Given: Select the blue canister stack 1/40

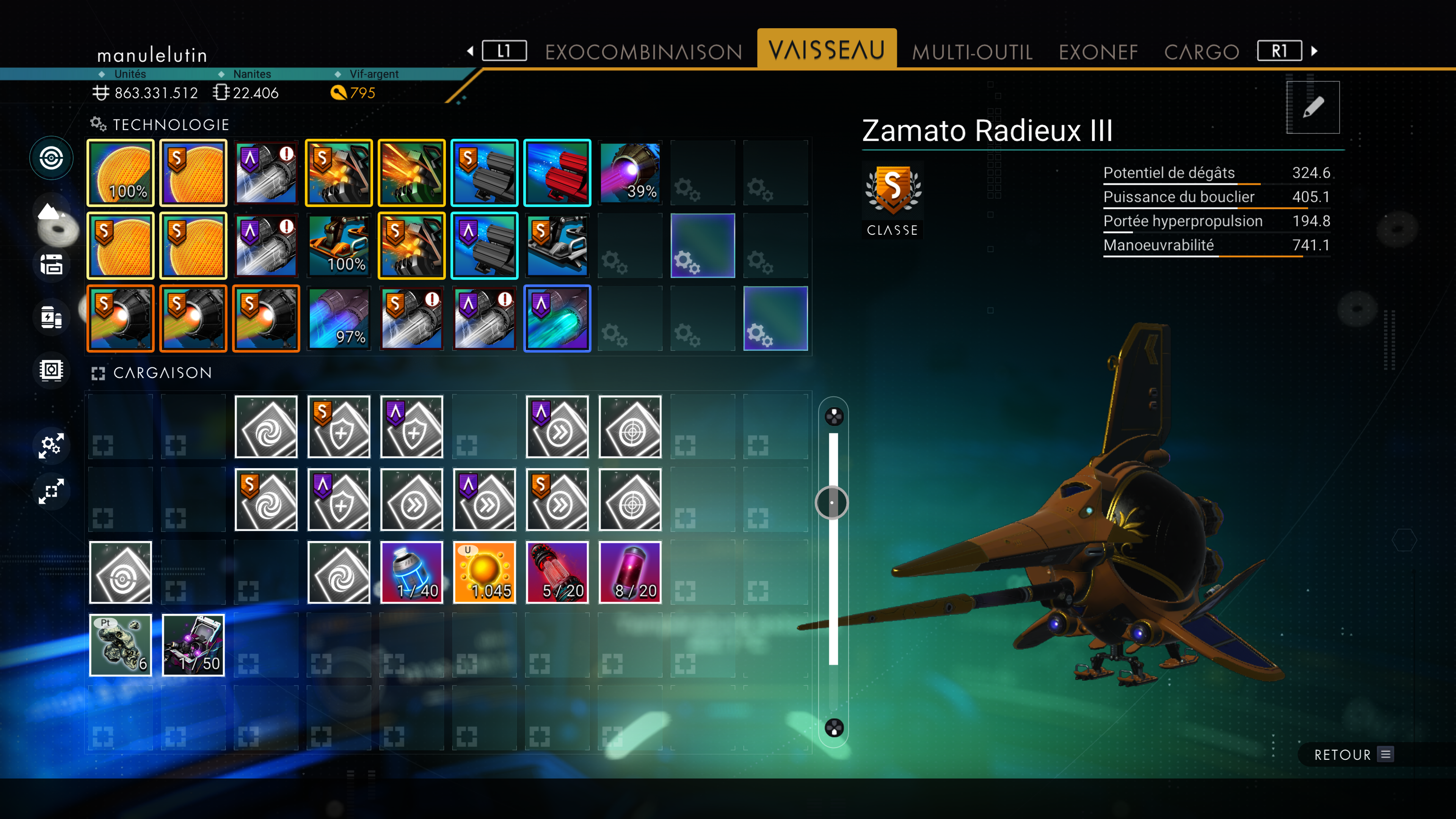Looking at the screenshot, I should (411, 572).
